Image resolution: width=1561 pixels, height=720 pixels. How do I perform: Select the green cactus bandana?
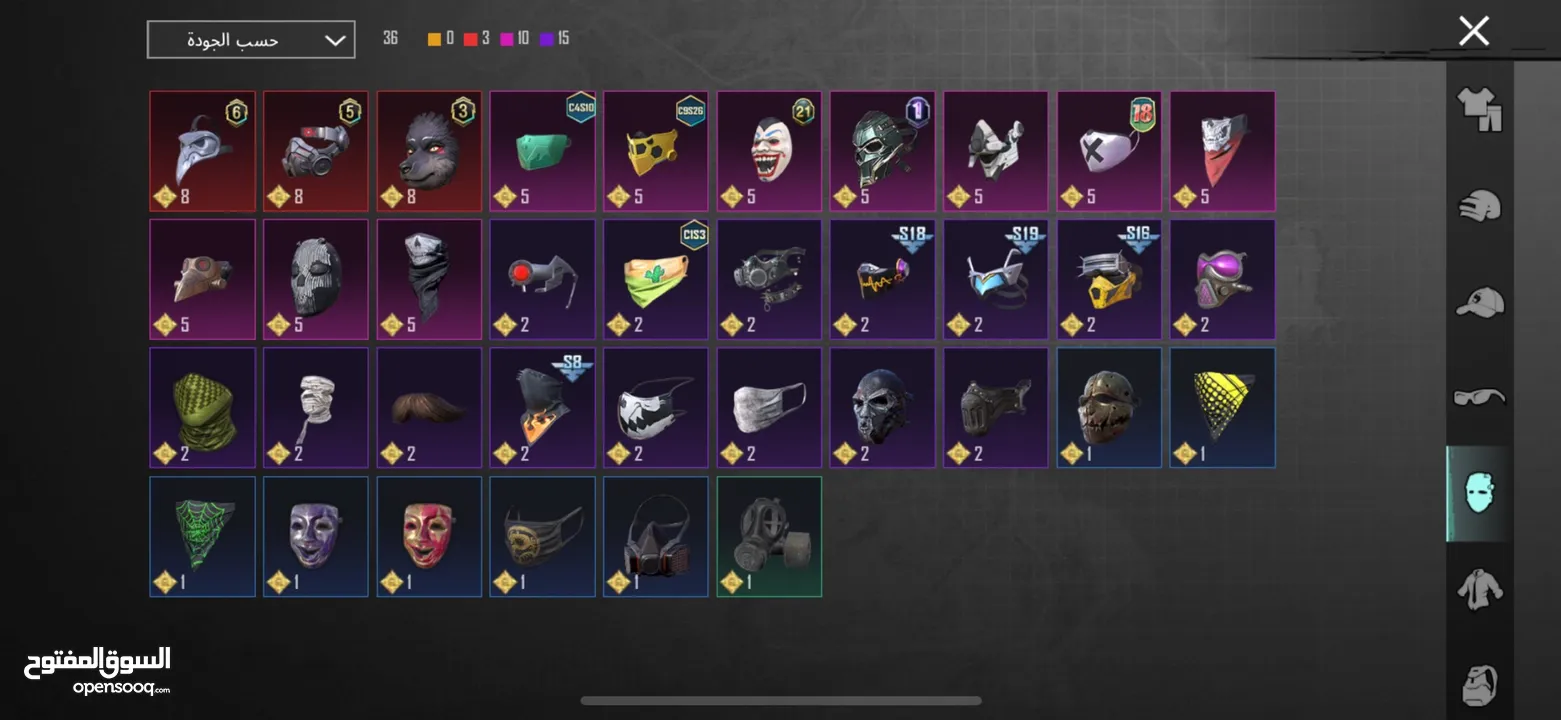655,279
